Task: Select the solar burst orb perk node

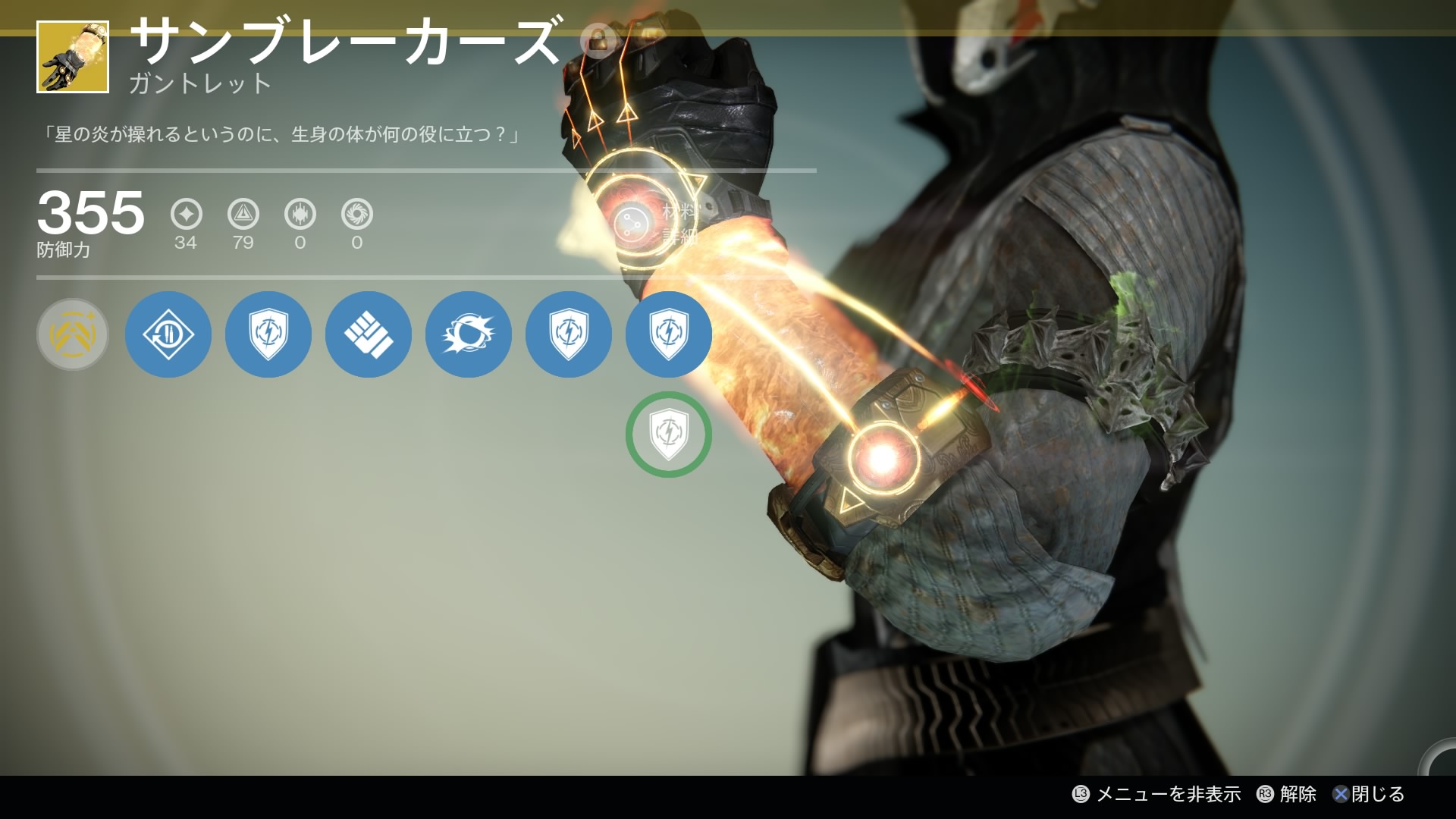Action: pyautogui.click(x=468, y=334)
